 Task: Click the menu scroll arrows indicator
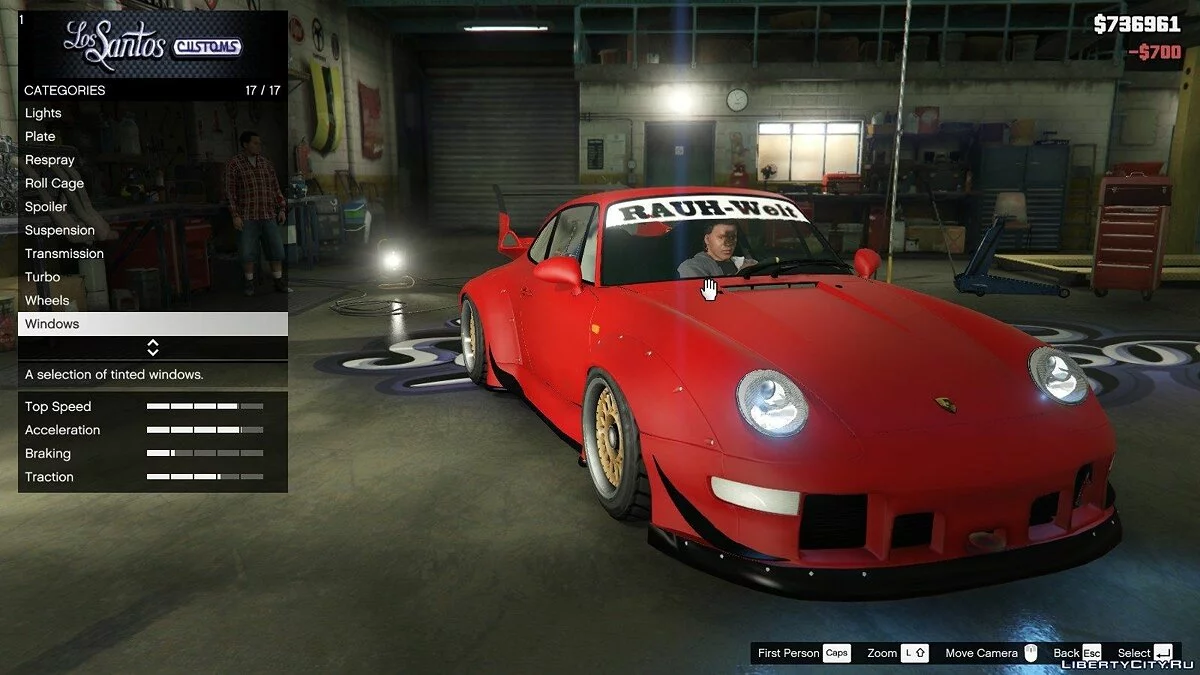153,348
